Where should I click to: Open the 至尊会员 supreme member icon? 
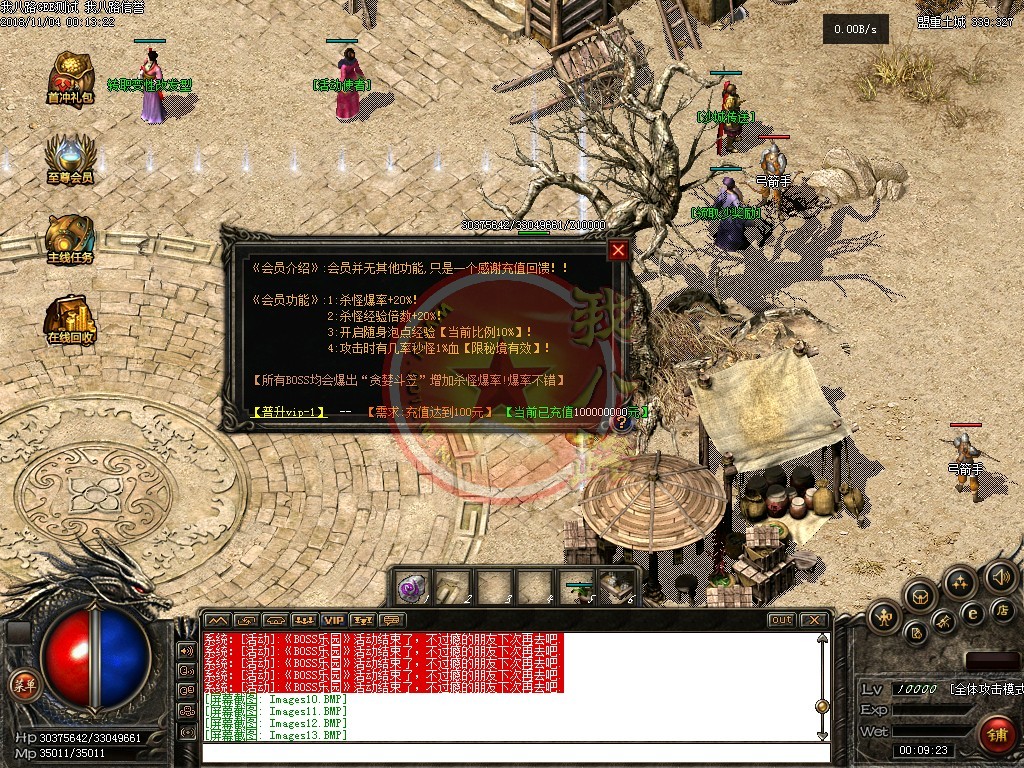[x=70, y=158]
